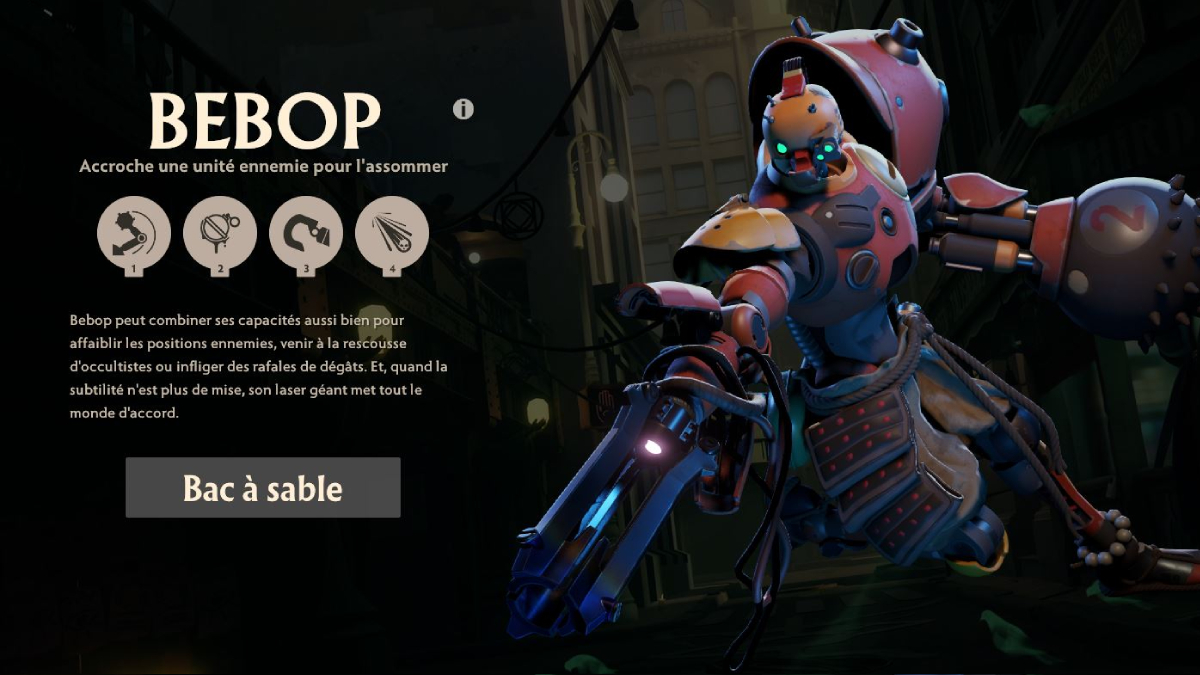Viewport: 1200px width, 675px height.
Task: Select Bebop's first ability, the uppercut punch
Action: point(134,233)
